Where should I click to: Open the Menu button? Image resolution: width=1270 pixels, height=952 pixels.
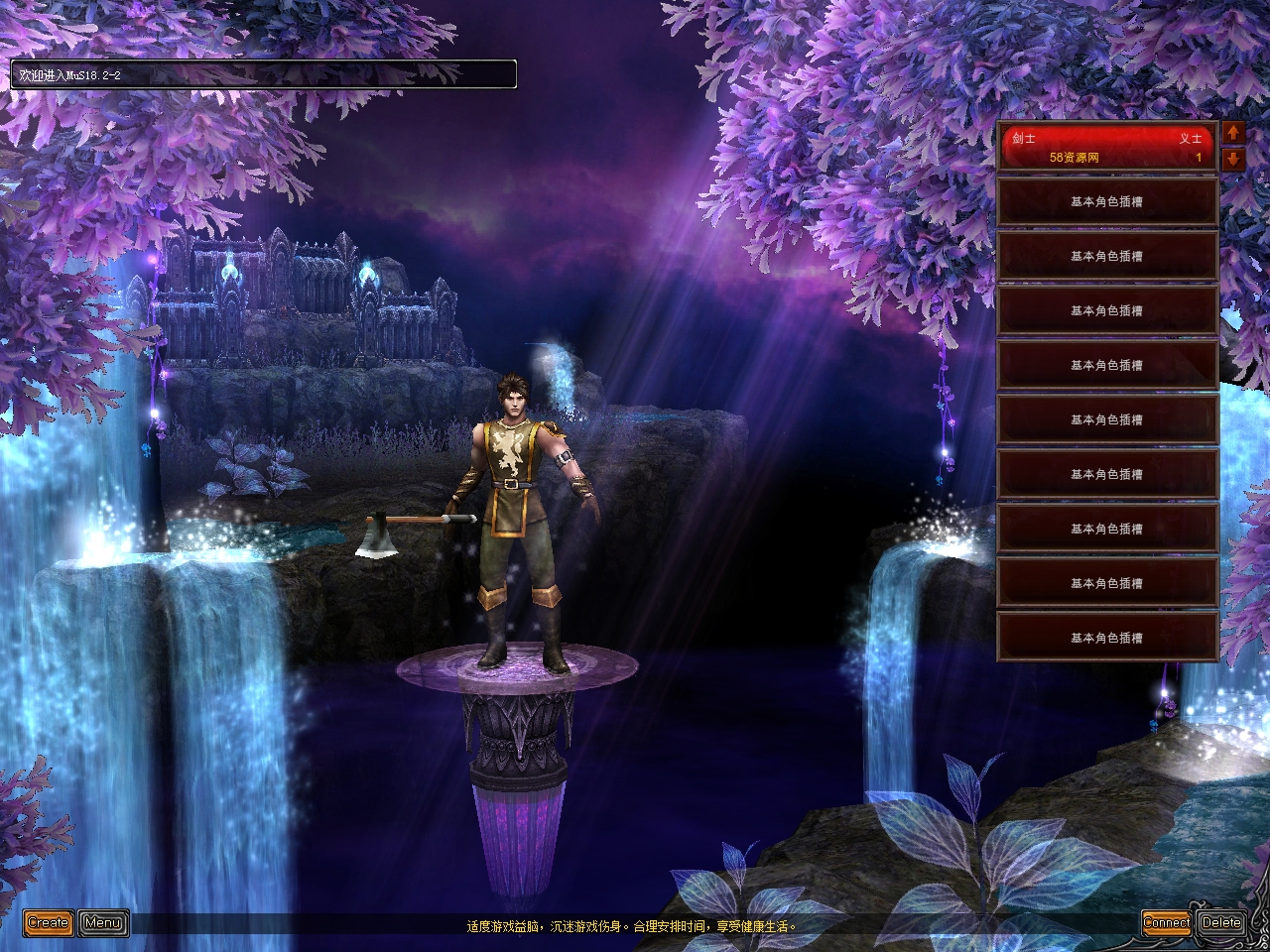pos(102,923)
